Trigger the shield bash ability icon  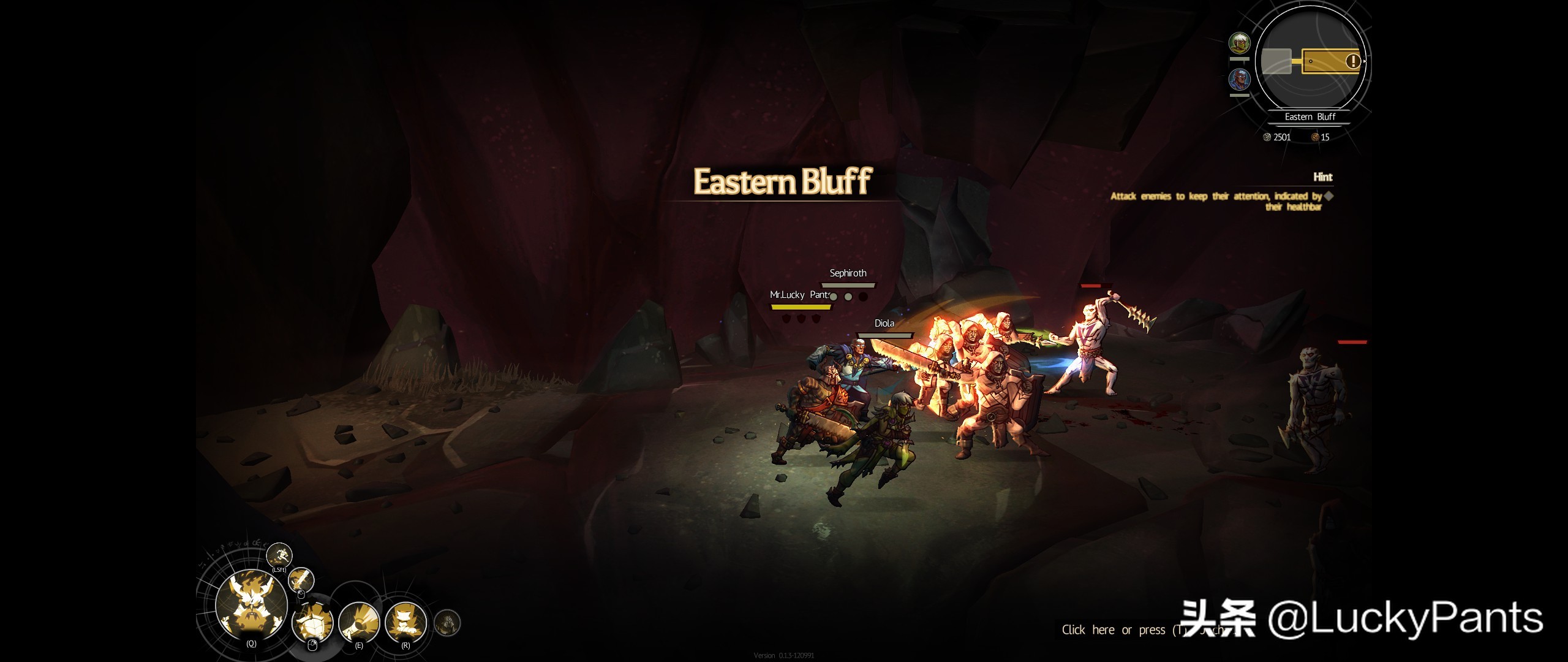coord(314,623)
